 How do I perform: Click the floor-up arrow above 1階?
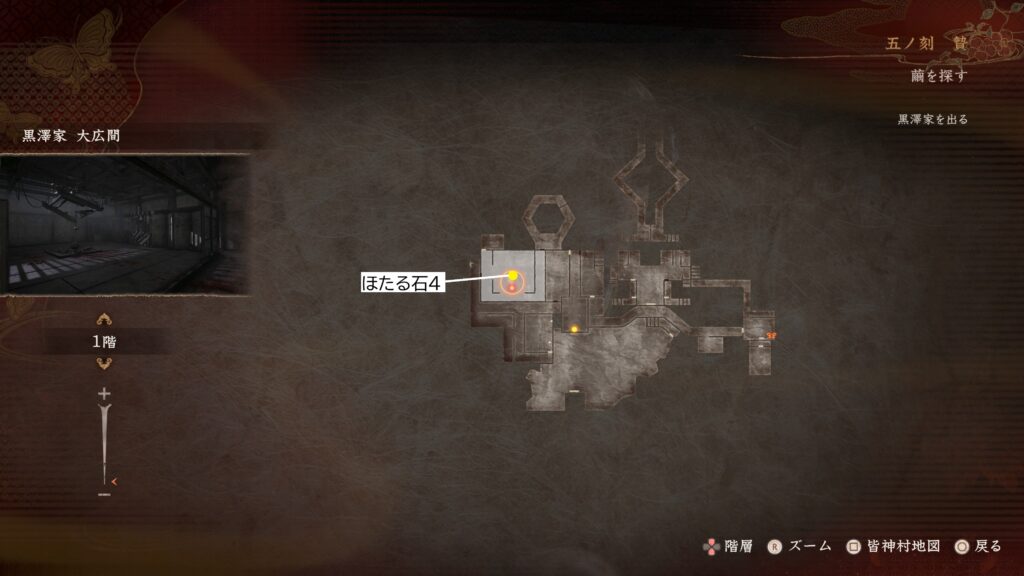tap(104, 320)
